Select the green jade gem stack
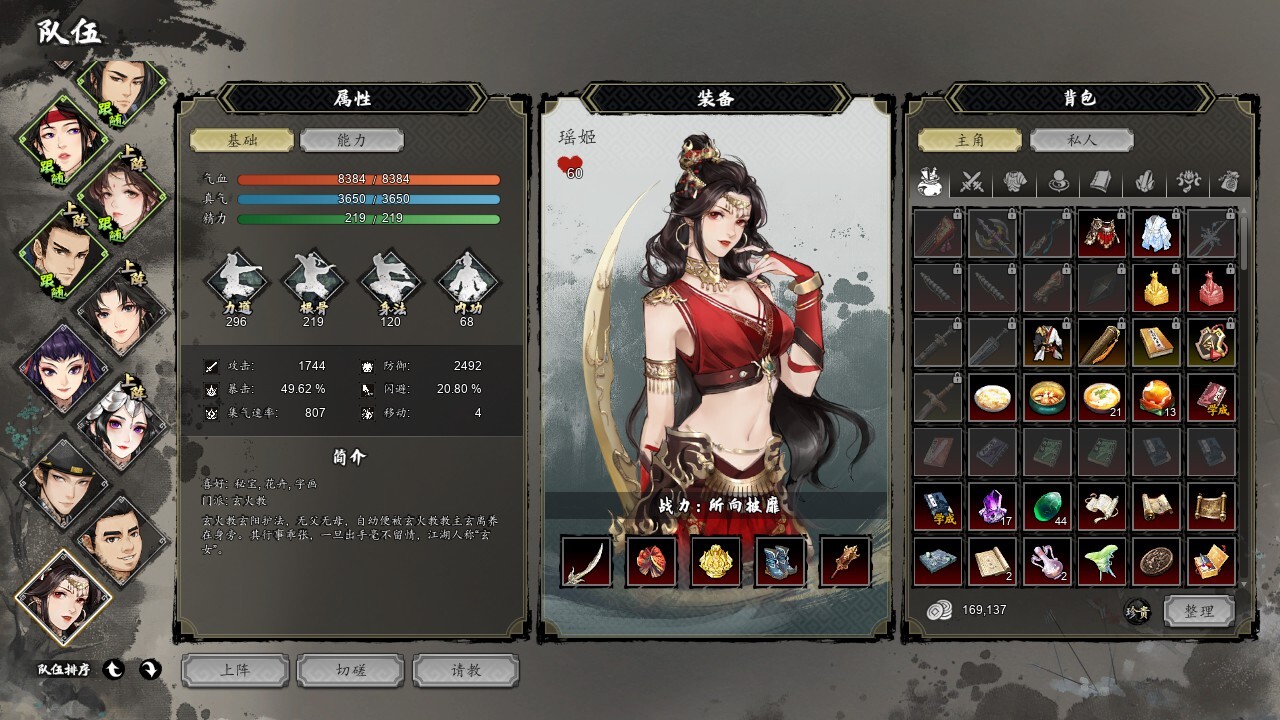 [1047, 507]
